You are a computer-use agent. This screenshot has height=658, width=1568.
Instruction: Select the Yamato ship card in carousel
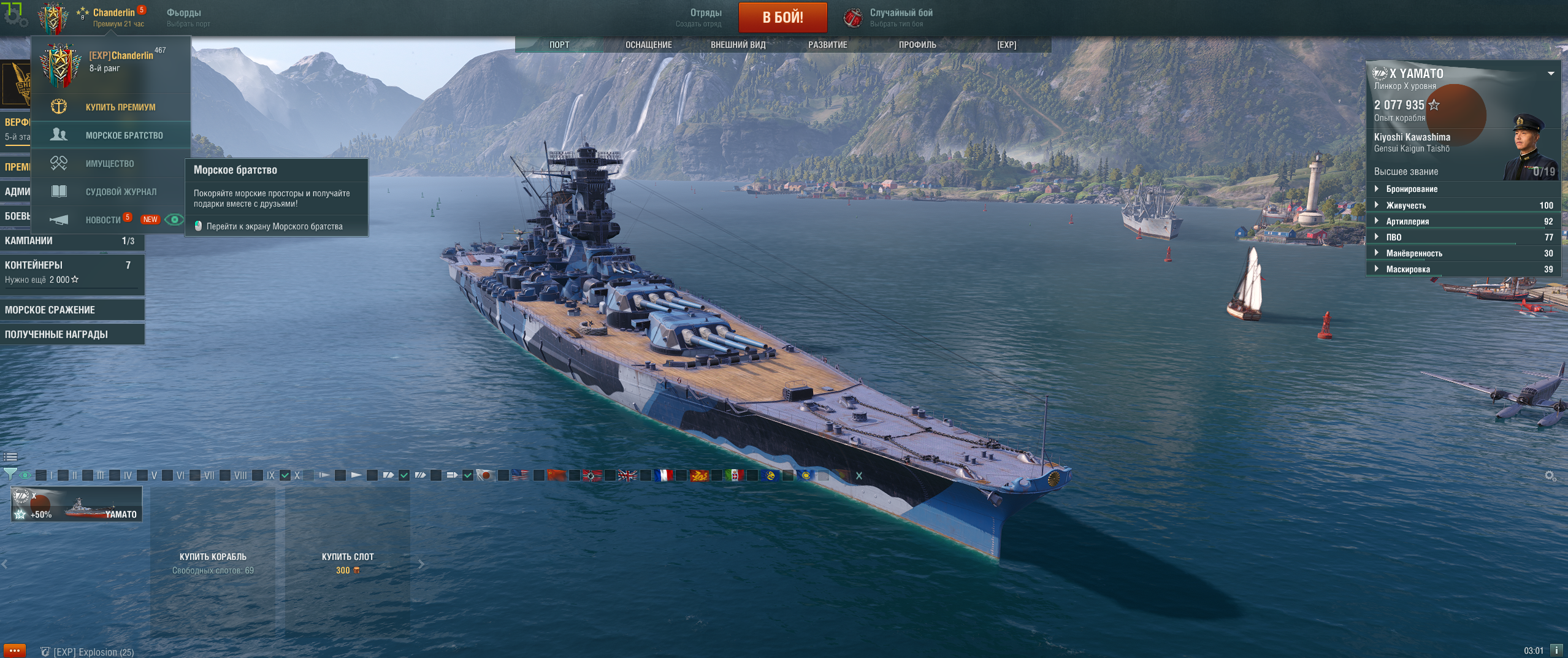[x=77, y=504]
